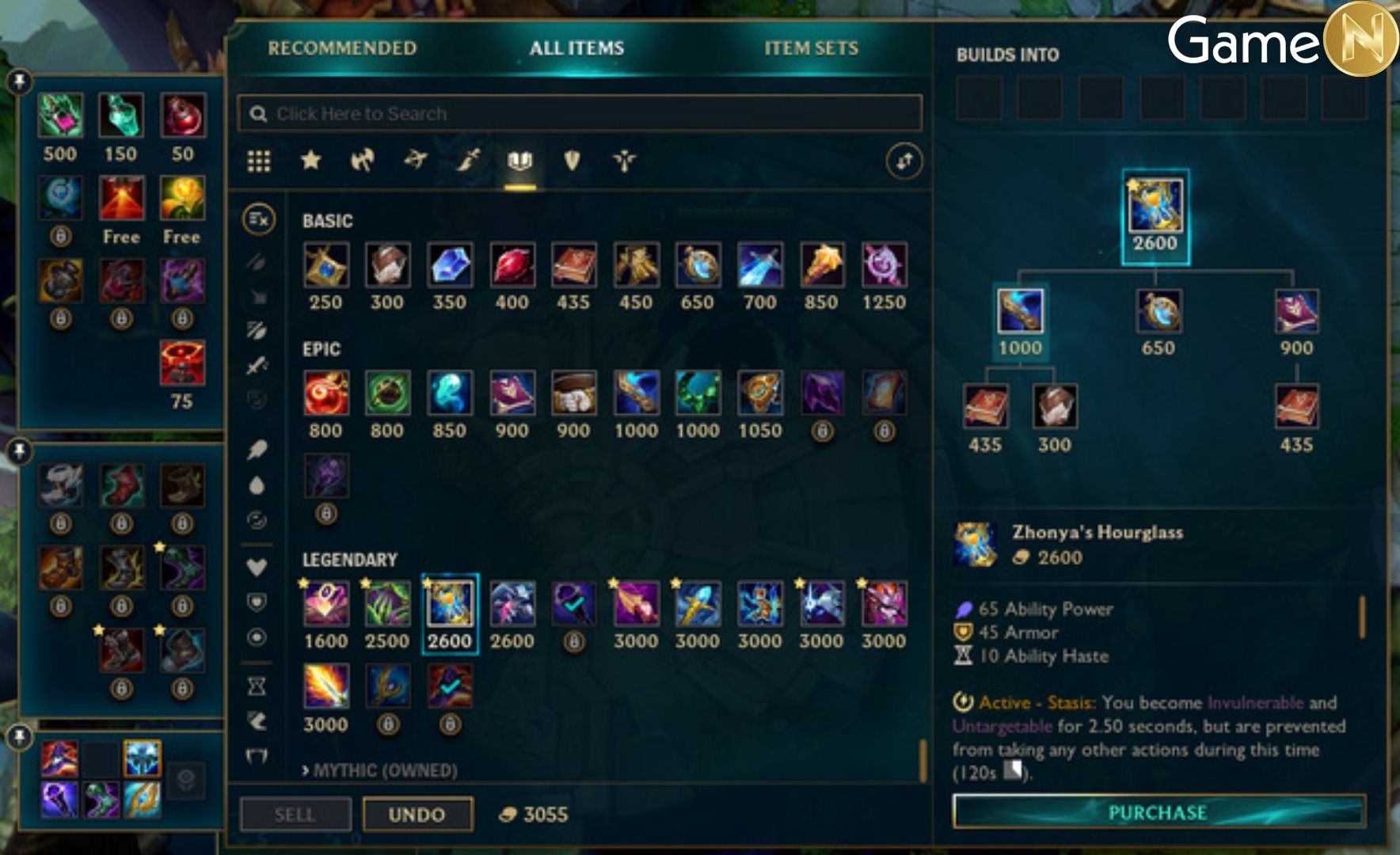Select the All Items tab
The height and width of the screenshot is (855, 1400).
[576, 48]
